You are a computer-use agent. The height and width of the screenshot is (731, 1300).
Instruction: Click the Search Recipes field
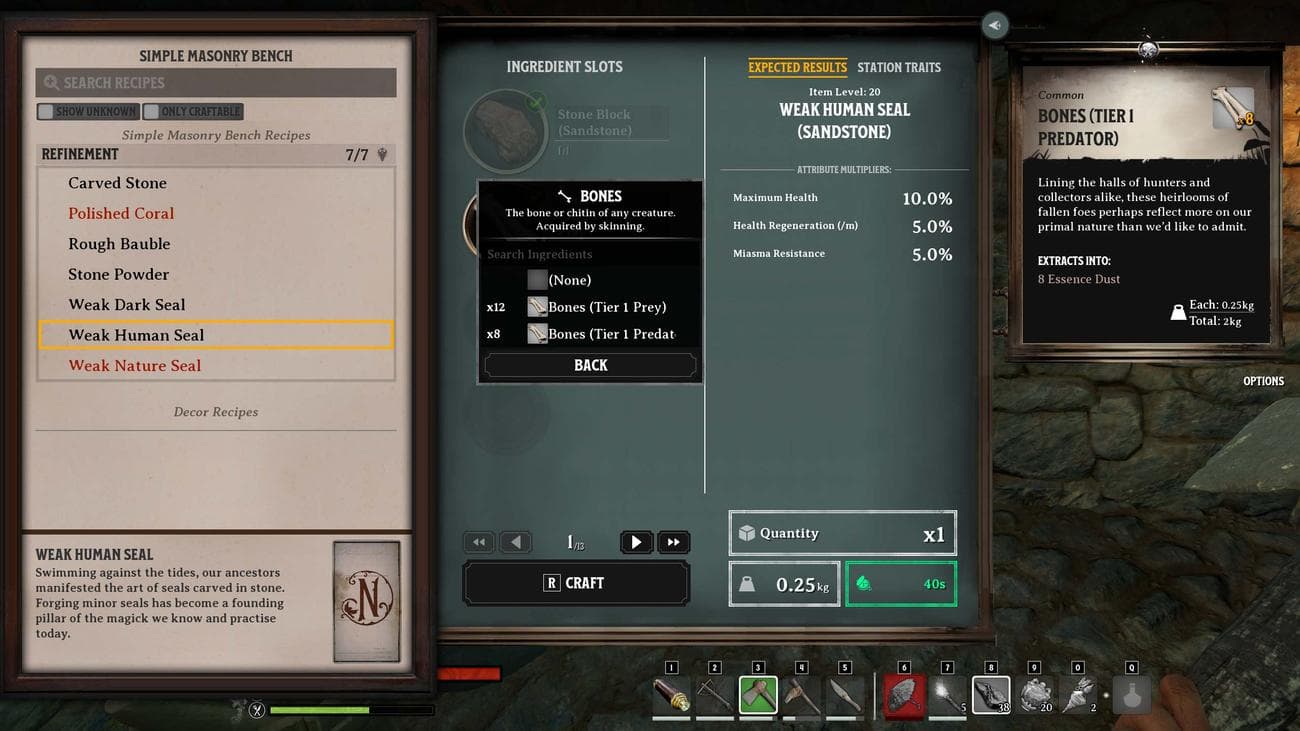[x=216, y=83]
